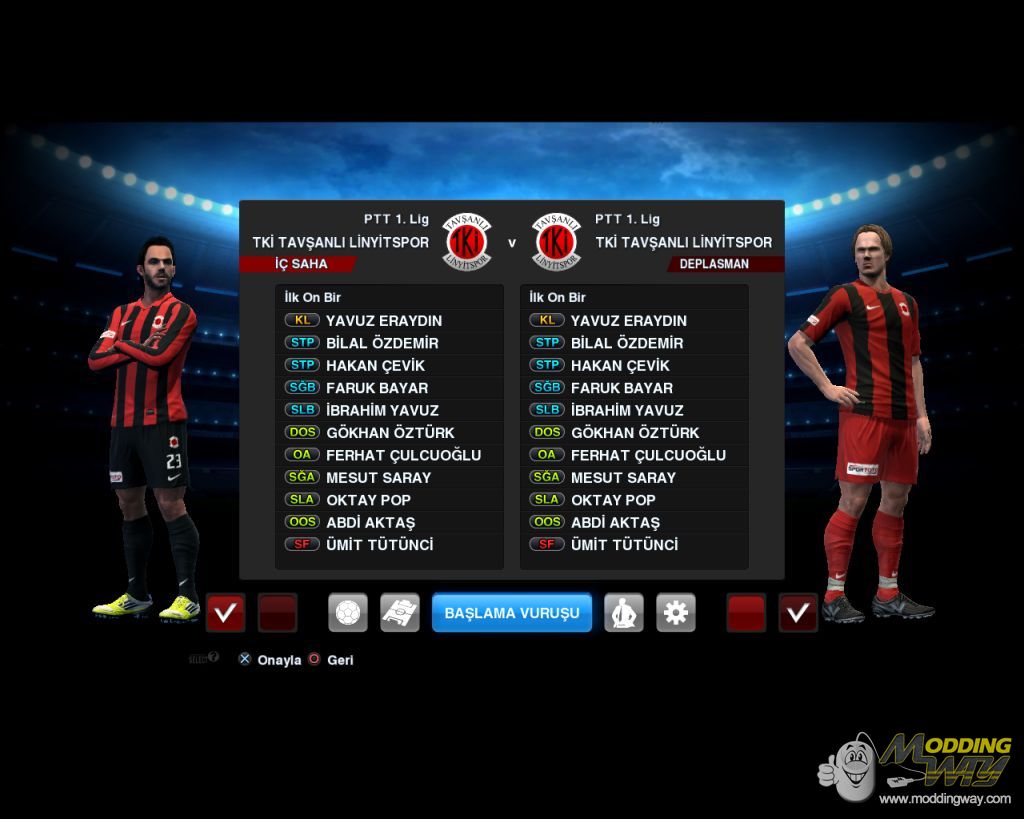Tick the home side's checkmark box
This screenshot has width=1024, height=819.
coord(225,613)
